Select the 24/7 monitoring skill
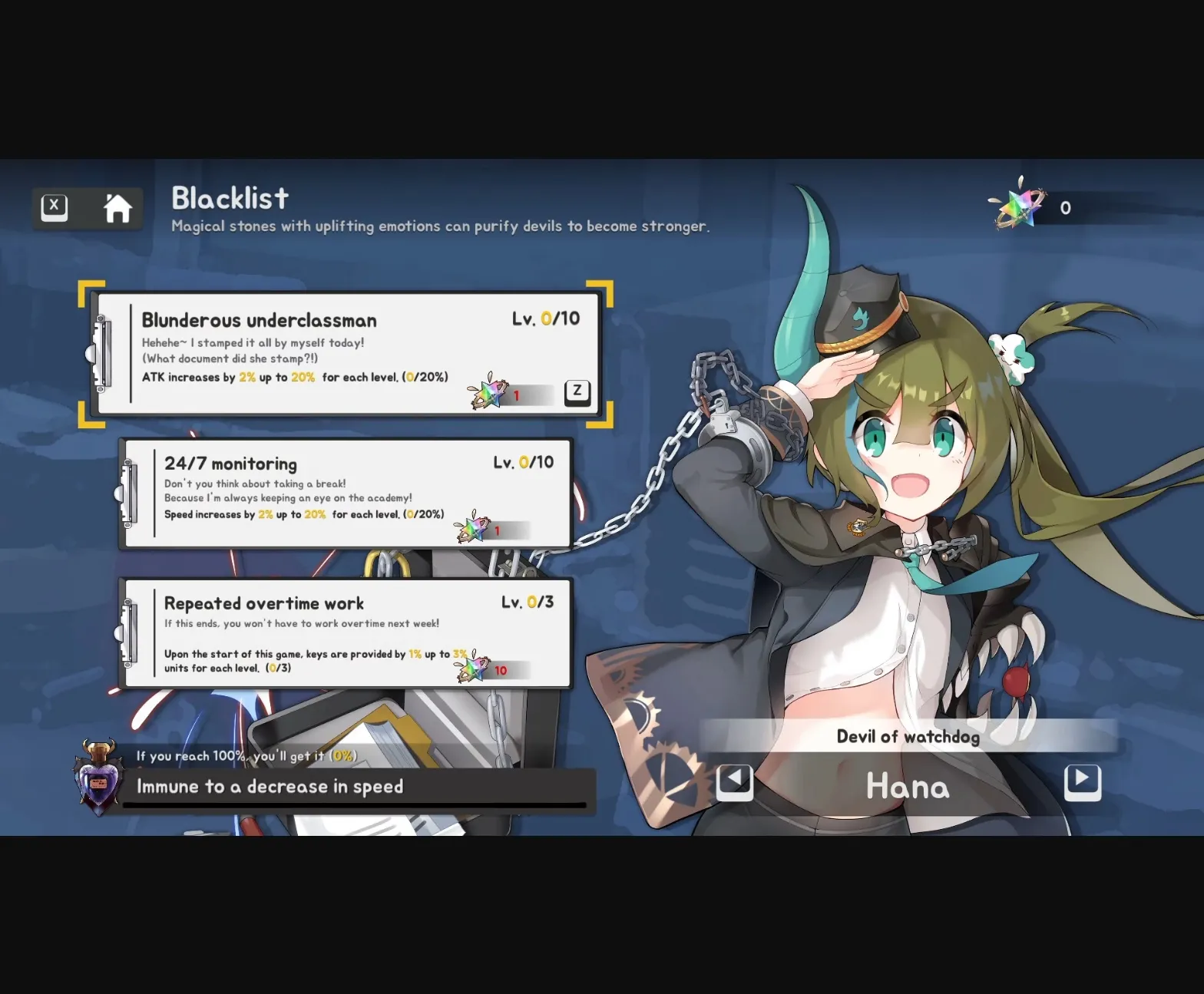This screenshot has height=994, width=1204. (x=346, y=491)
